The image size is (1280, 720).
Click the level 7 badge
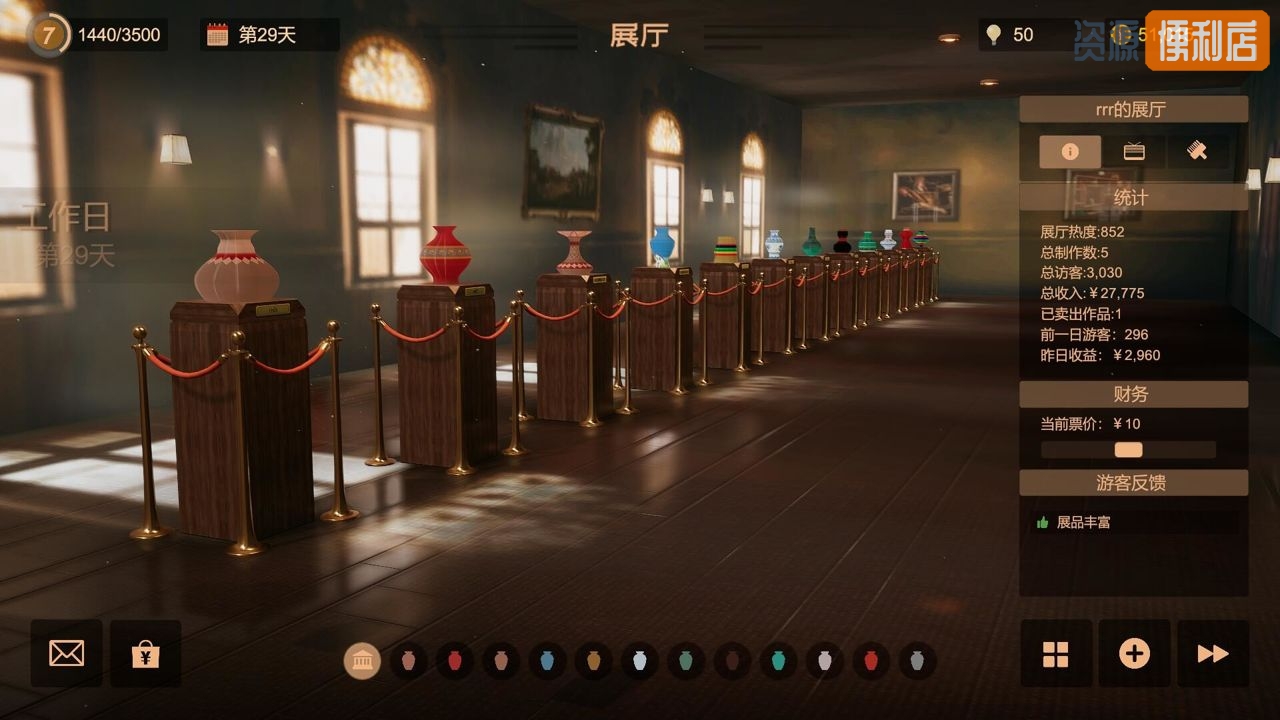click(x=47, y=35)
